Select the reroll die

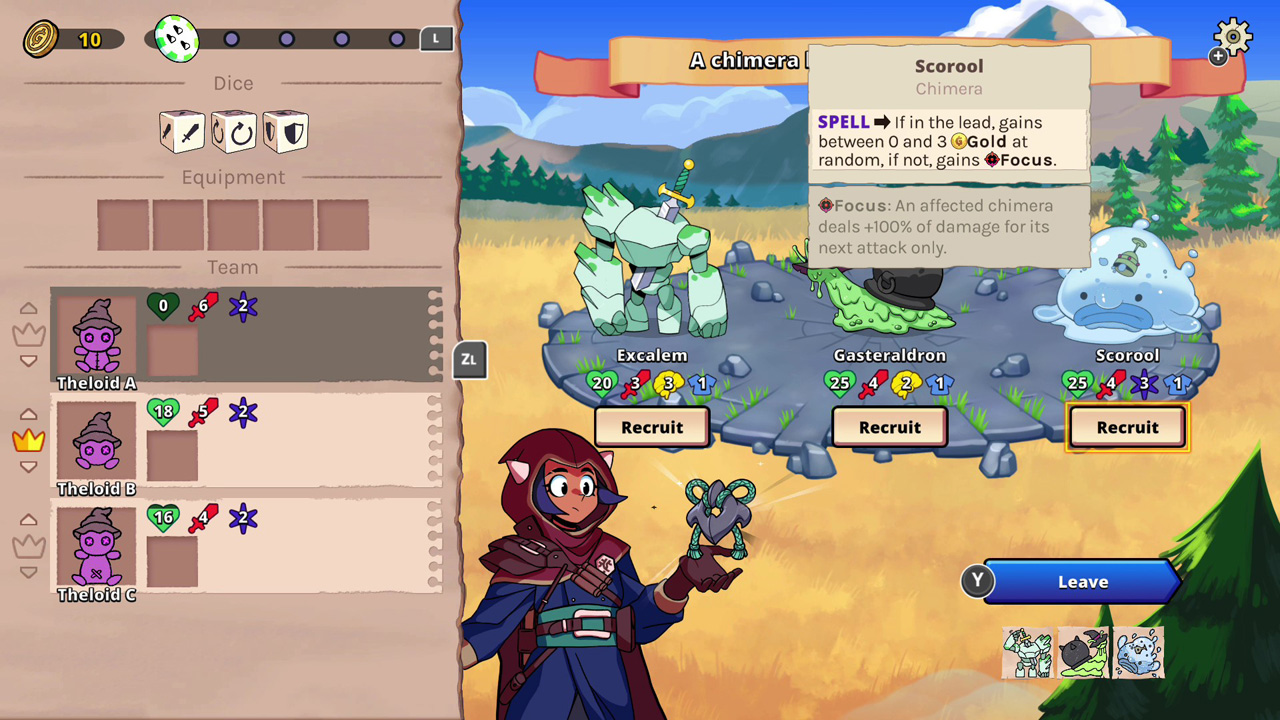(x=233, y=131)
